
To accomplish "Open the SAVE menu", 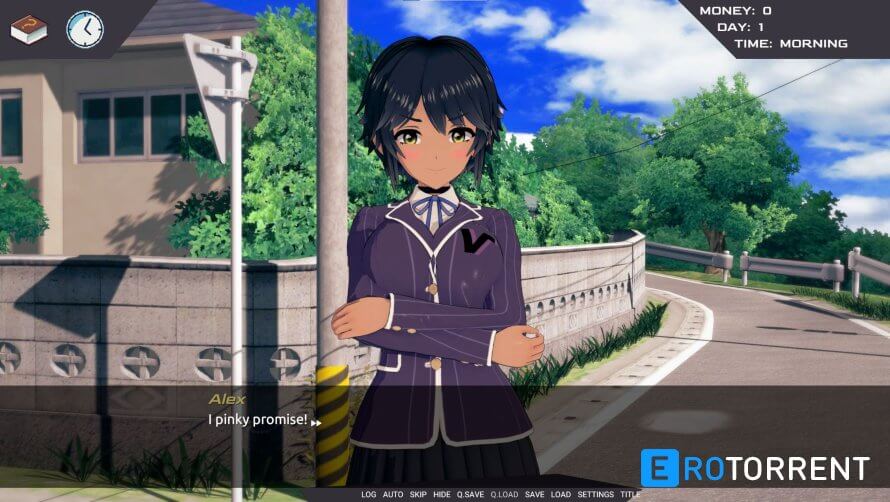I will point(535,495).
